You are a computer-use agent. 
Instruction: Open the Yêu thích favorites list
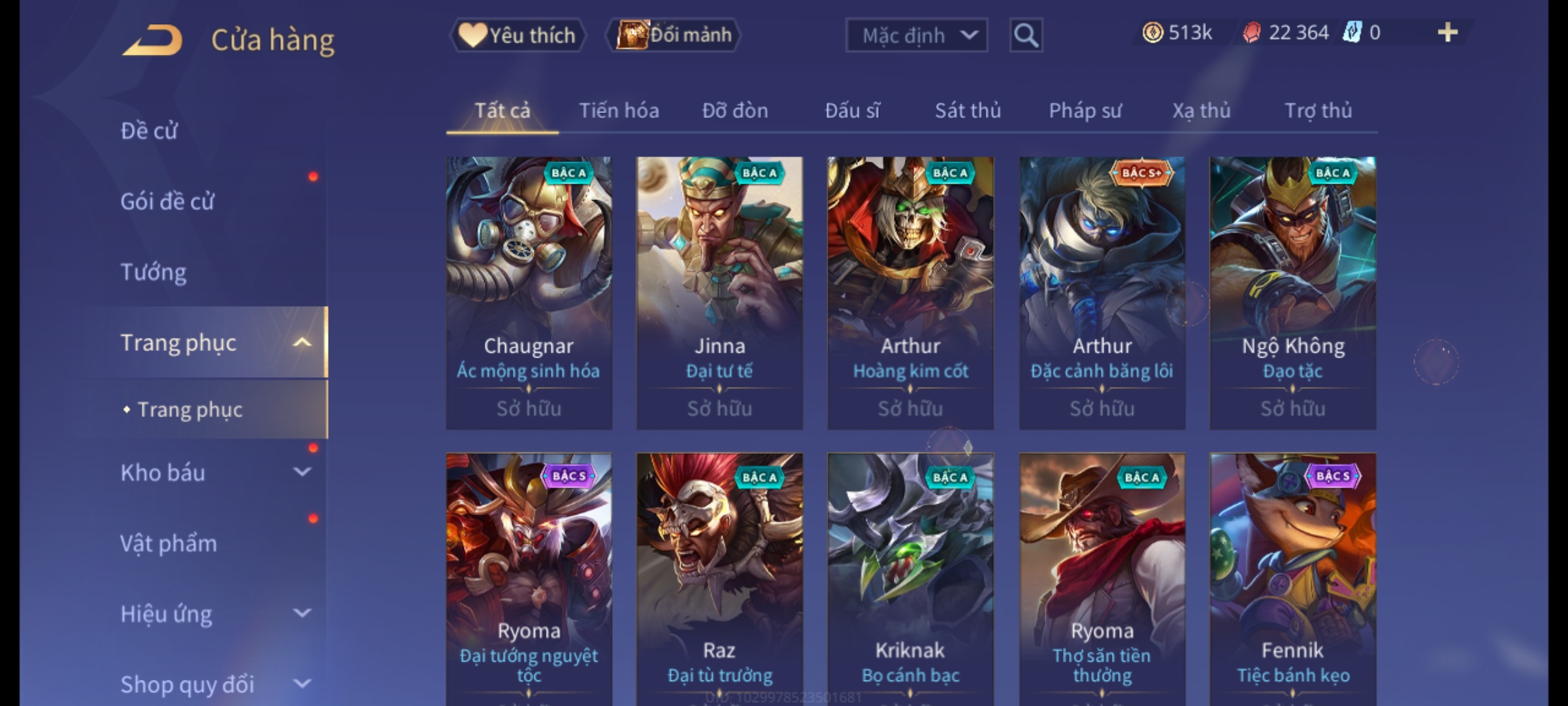pyautogui.click(x=517, y=35)
